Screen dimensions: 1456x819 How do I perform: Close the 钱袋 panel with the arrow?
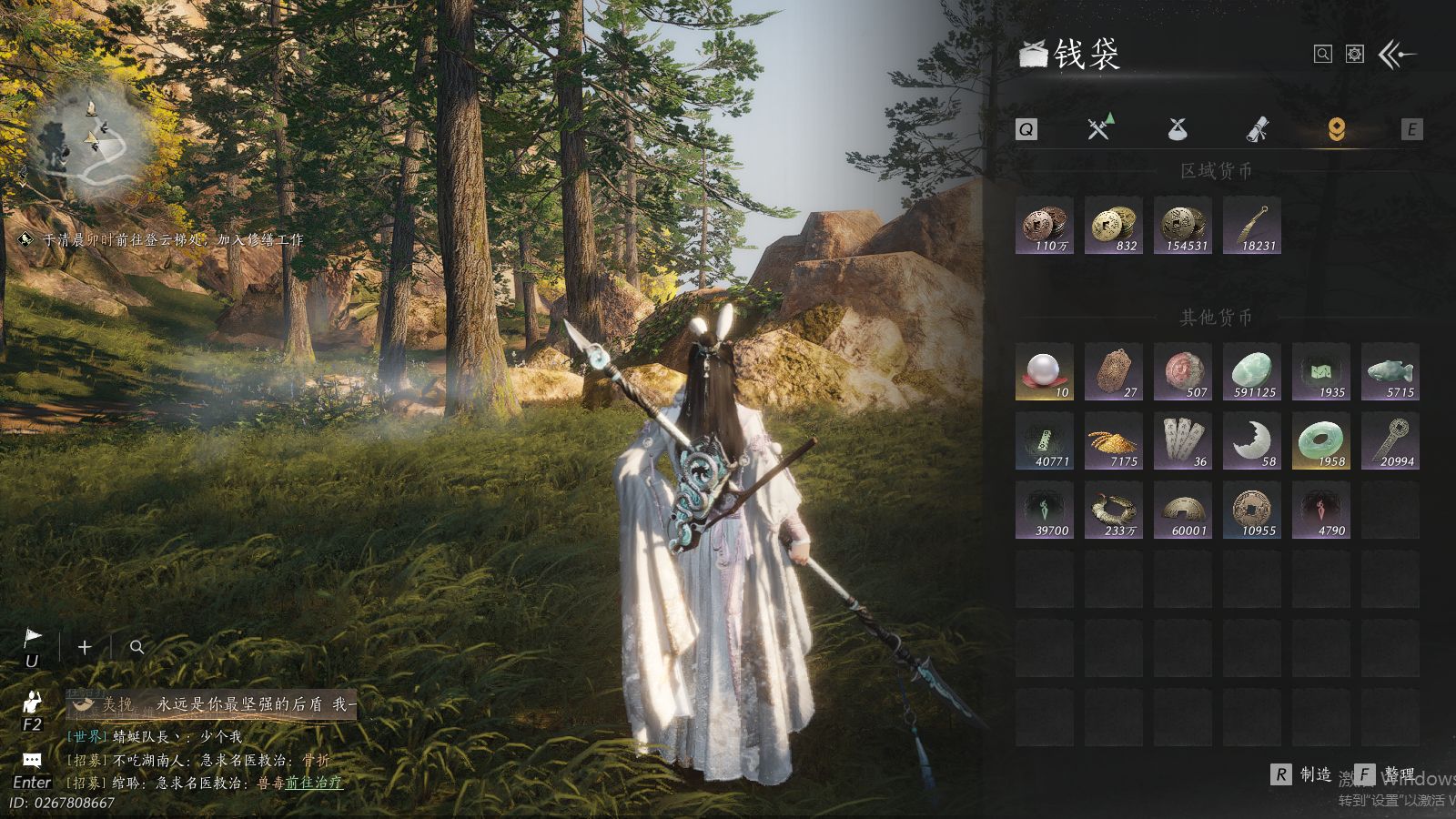point(1397,55)
